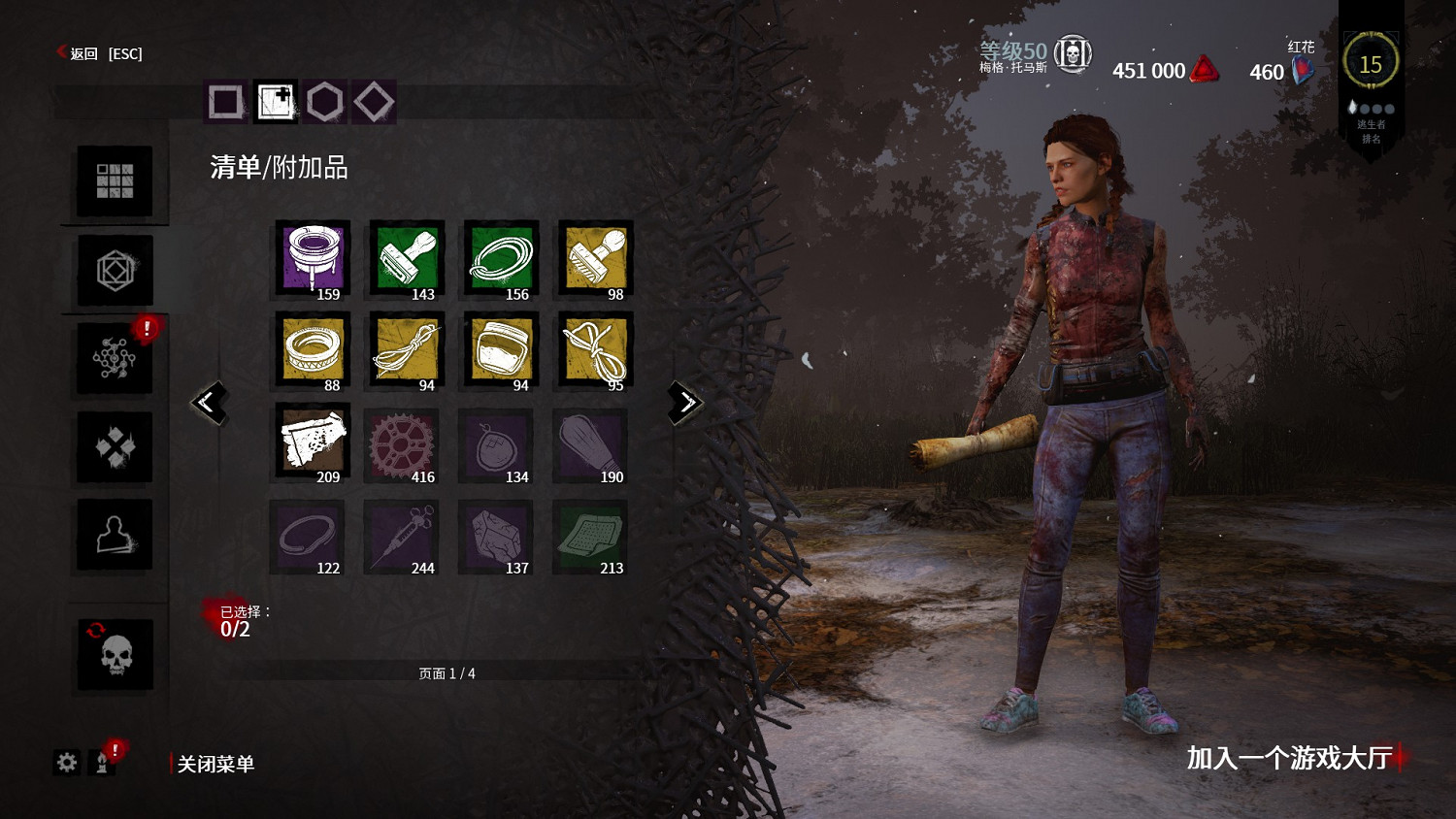Viewport: 1456px width, 819px height.
Task: Choose the torn map item with 209
Action: 313,442
